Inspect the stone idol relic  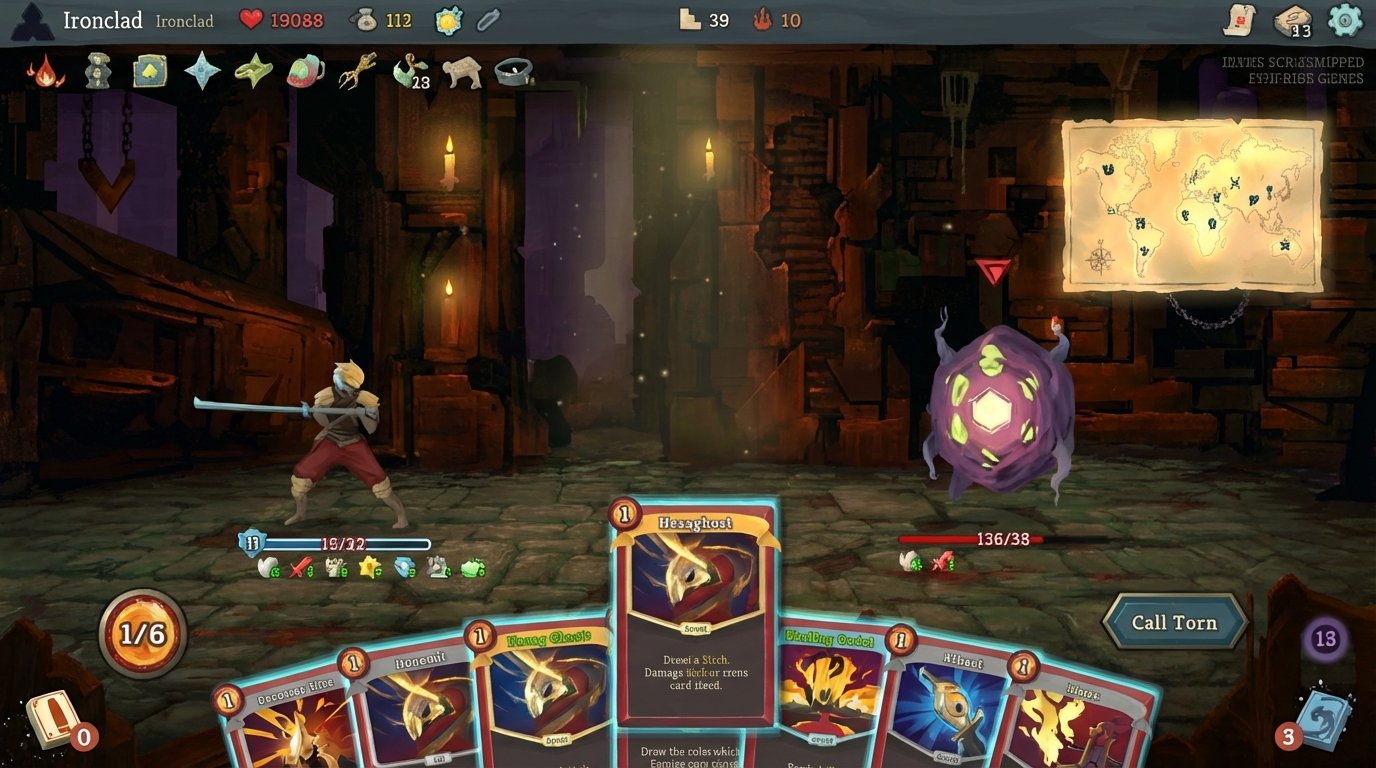(x=97, y=71)
